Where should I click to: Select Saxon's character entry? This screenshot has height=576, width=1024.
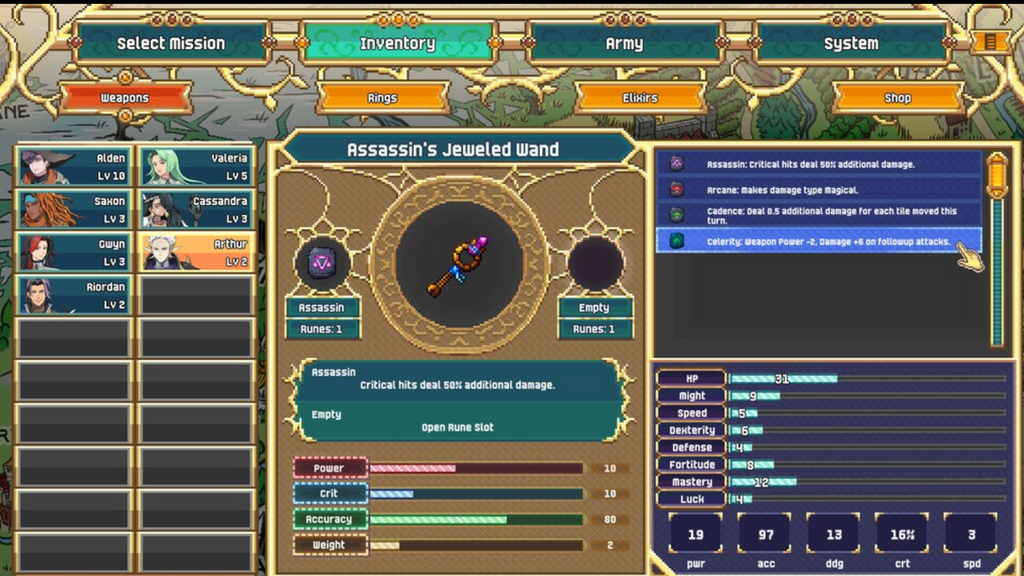pyautogui.click(x=73, y=209)
